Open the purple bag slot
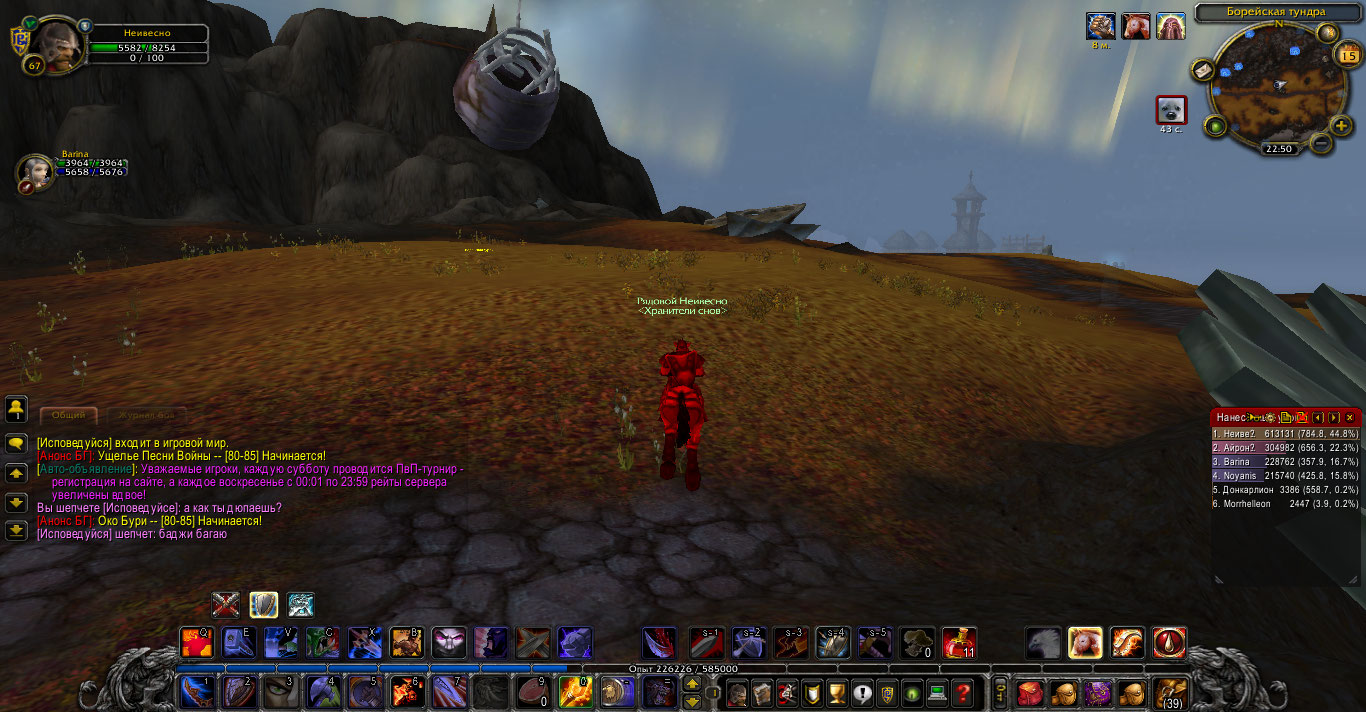Screen dimensions: 1366x712 (1099, 692)
